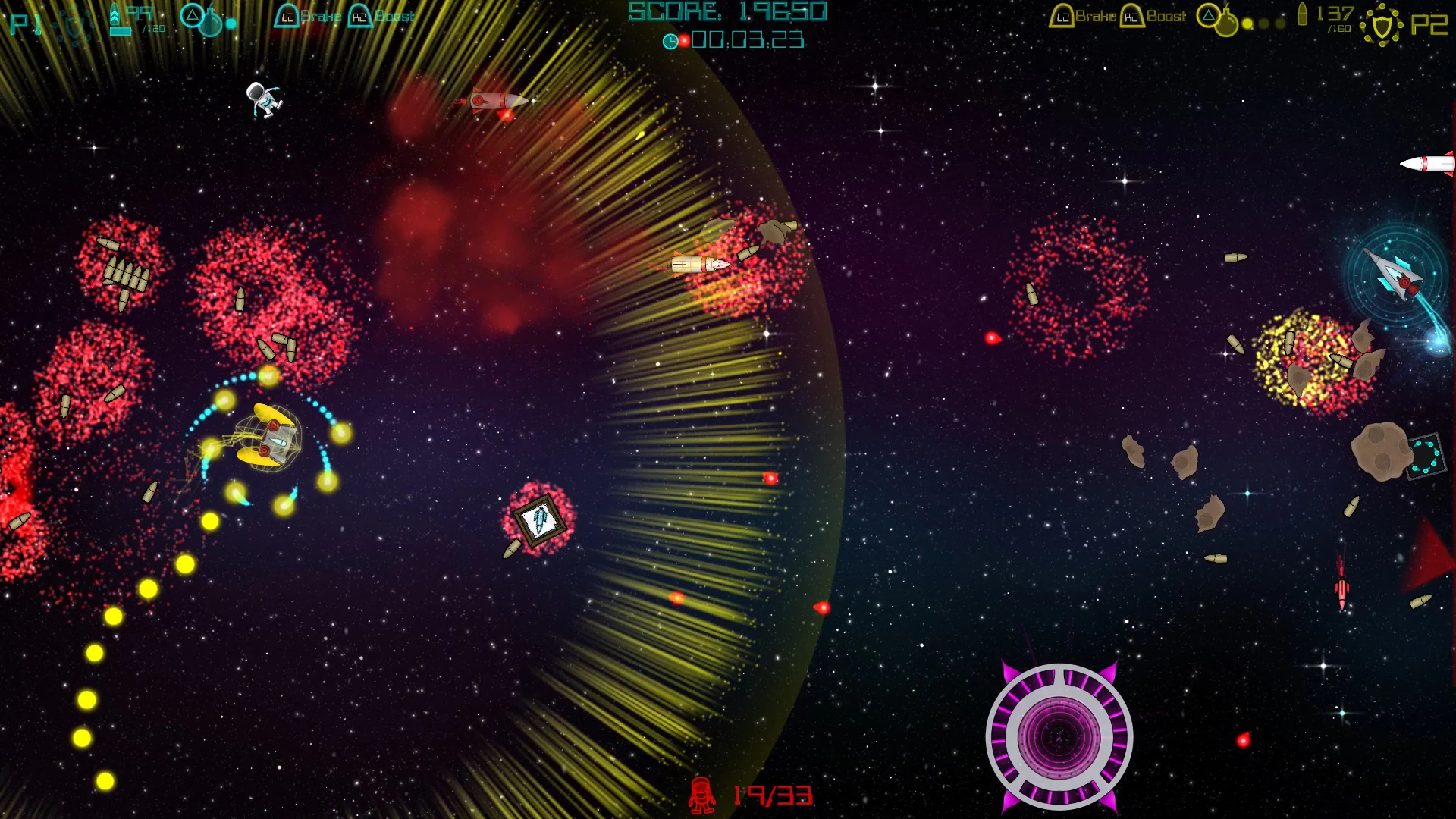Select the P2 yellow shield emblem
Image resolution: width=1456 pixels, height=819 pixels.
coord(1383,24)
